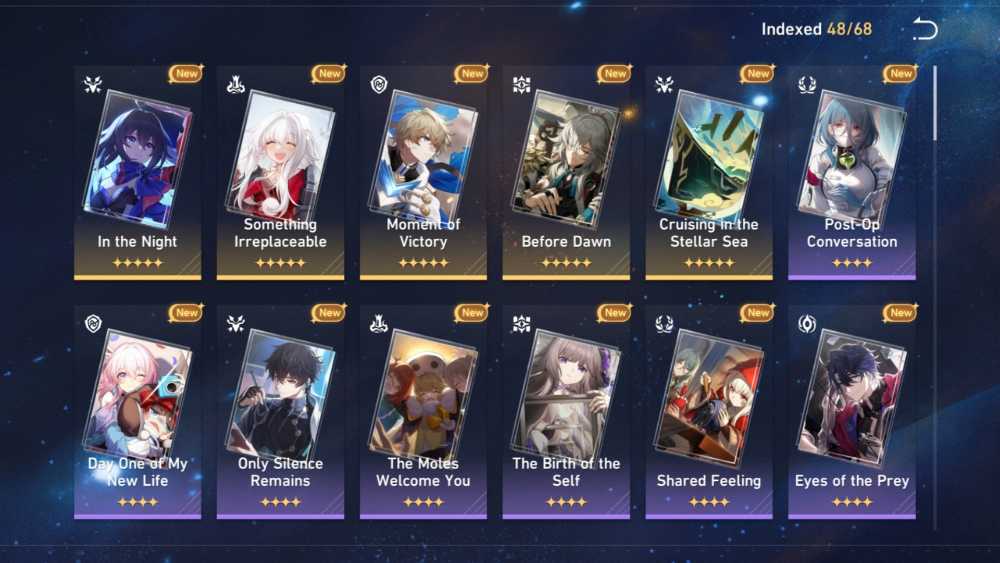Select Cruising in the Stellar Sea
Screen dimensions: 1000x563
tap(708, 172)
